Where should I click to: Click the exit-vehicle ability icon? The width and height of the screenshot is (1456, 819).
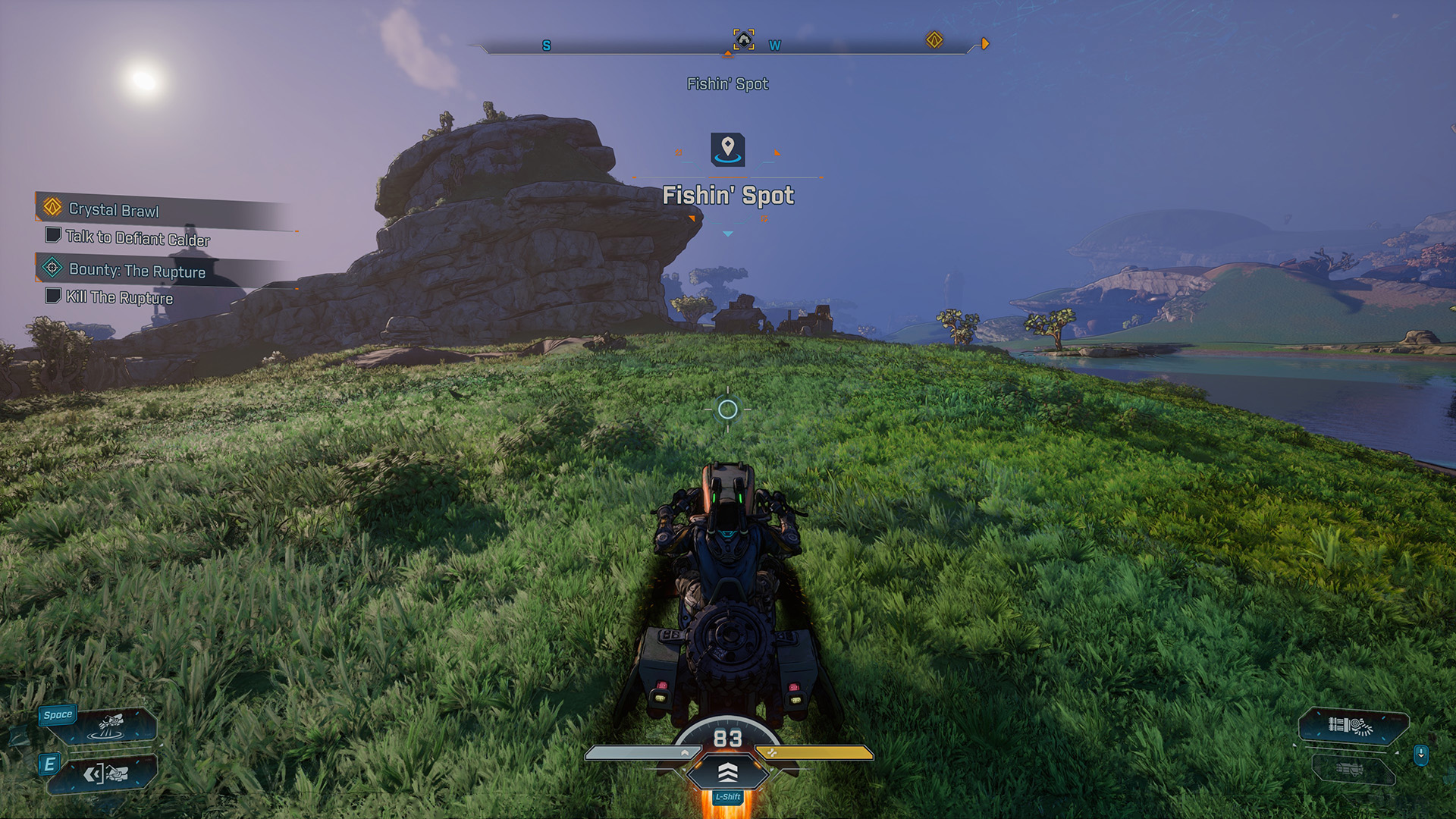105,773
